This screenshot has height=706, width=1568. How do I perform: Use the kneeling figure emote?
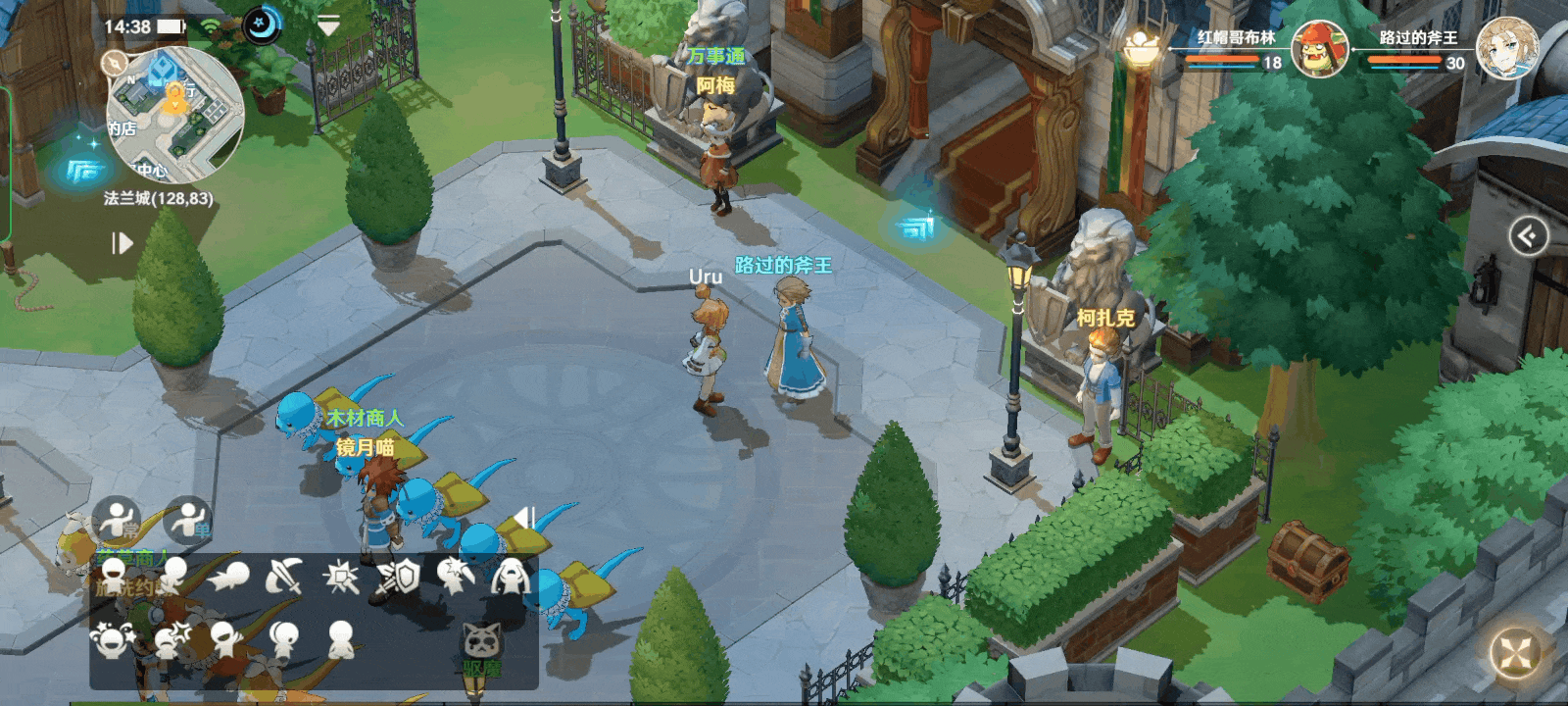pos(340,639)
